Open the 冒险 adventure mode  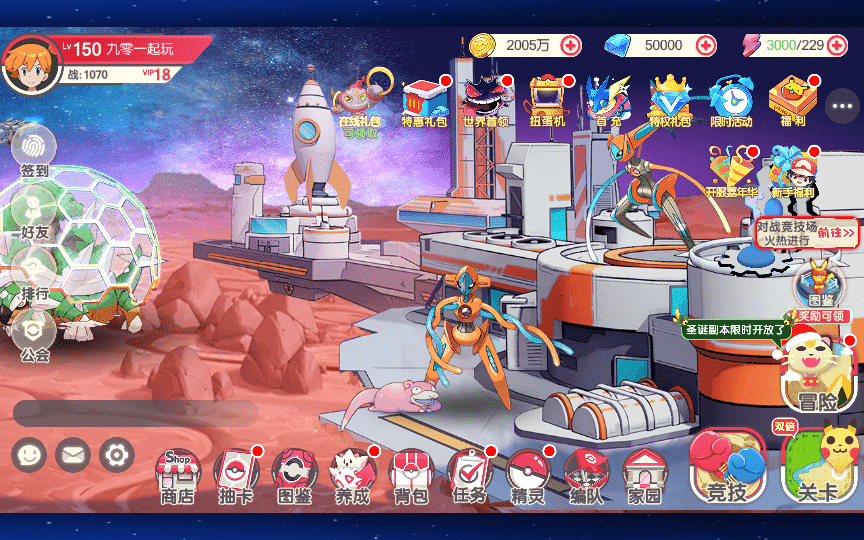click(x=818, y=375)
